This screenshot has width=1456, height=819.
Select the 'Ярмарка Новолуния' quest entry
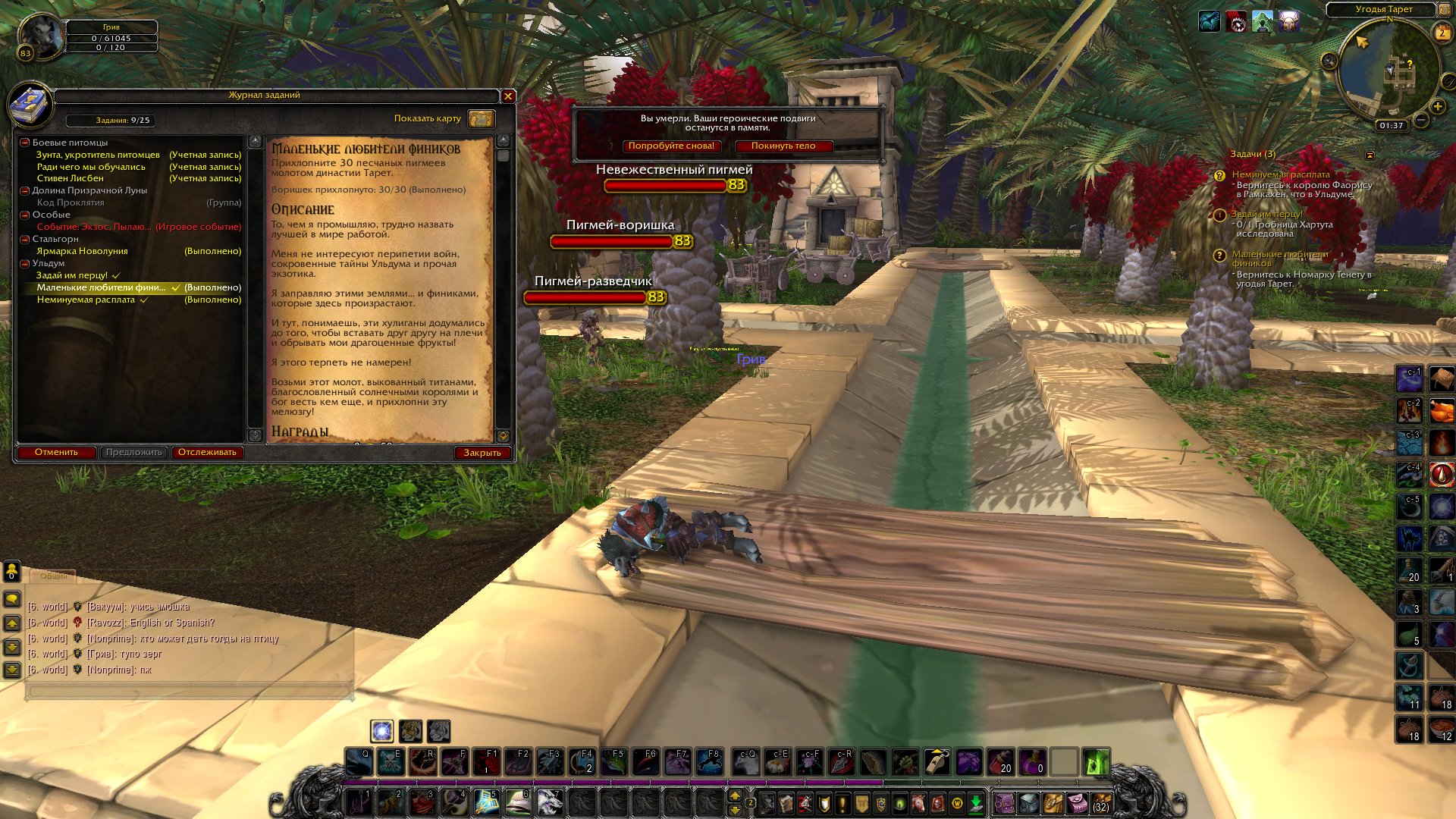point(82,251)
